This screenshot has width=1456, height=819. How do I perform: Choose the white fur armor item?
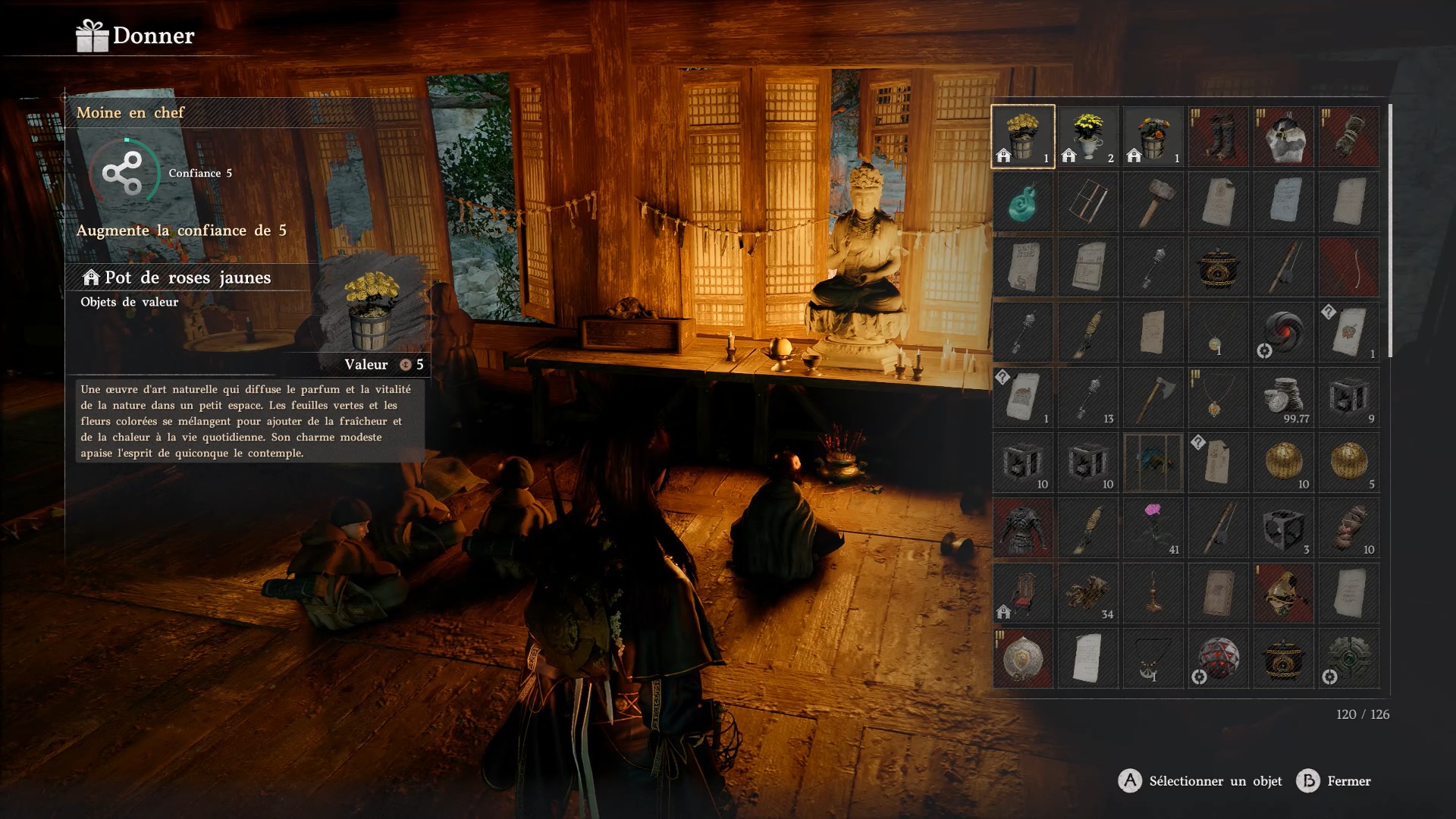pyautogui.click(x=1284, y=136)
